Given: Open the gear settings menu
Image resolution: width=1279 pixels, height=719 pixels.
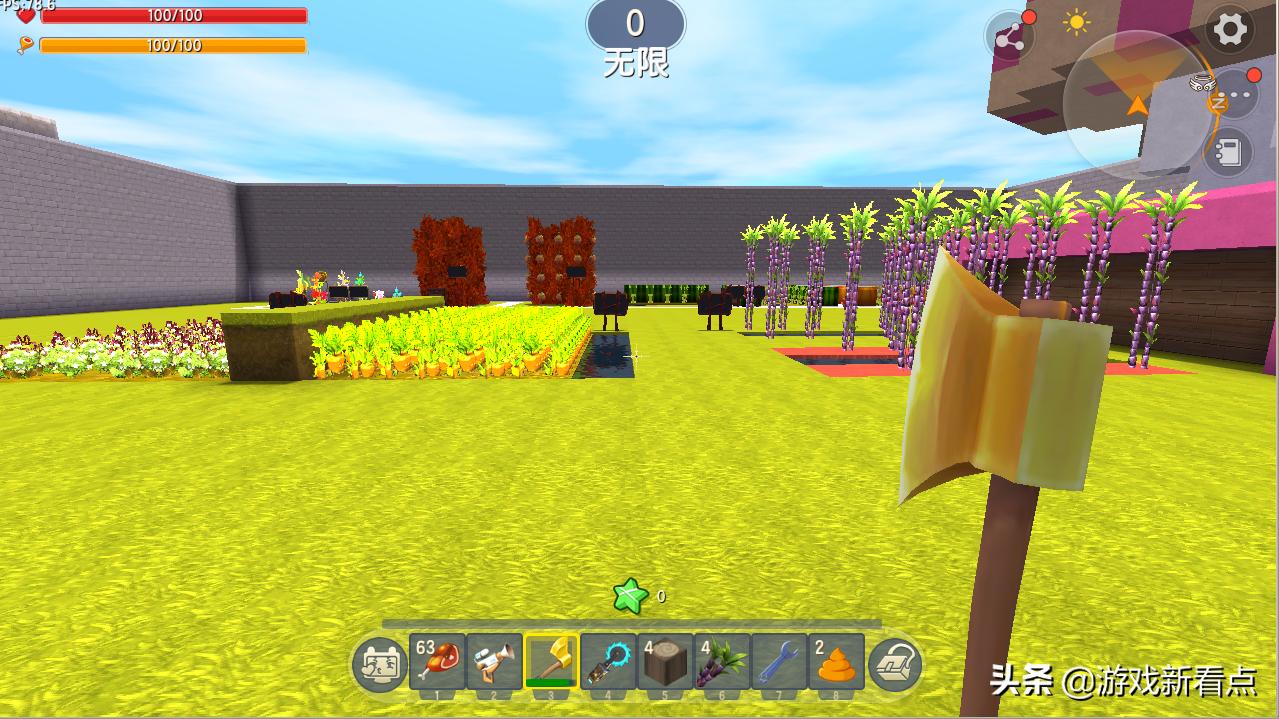Looking at the screenshot, I should [1229, 30].
